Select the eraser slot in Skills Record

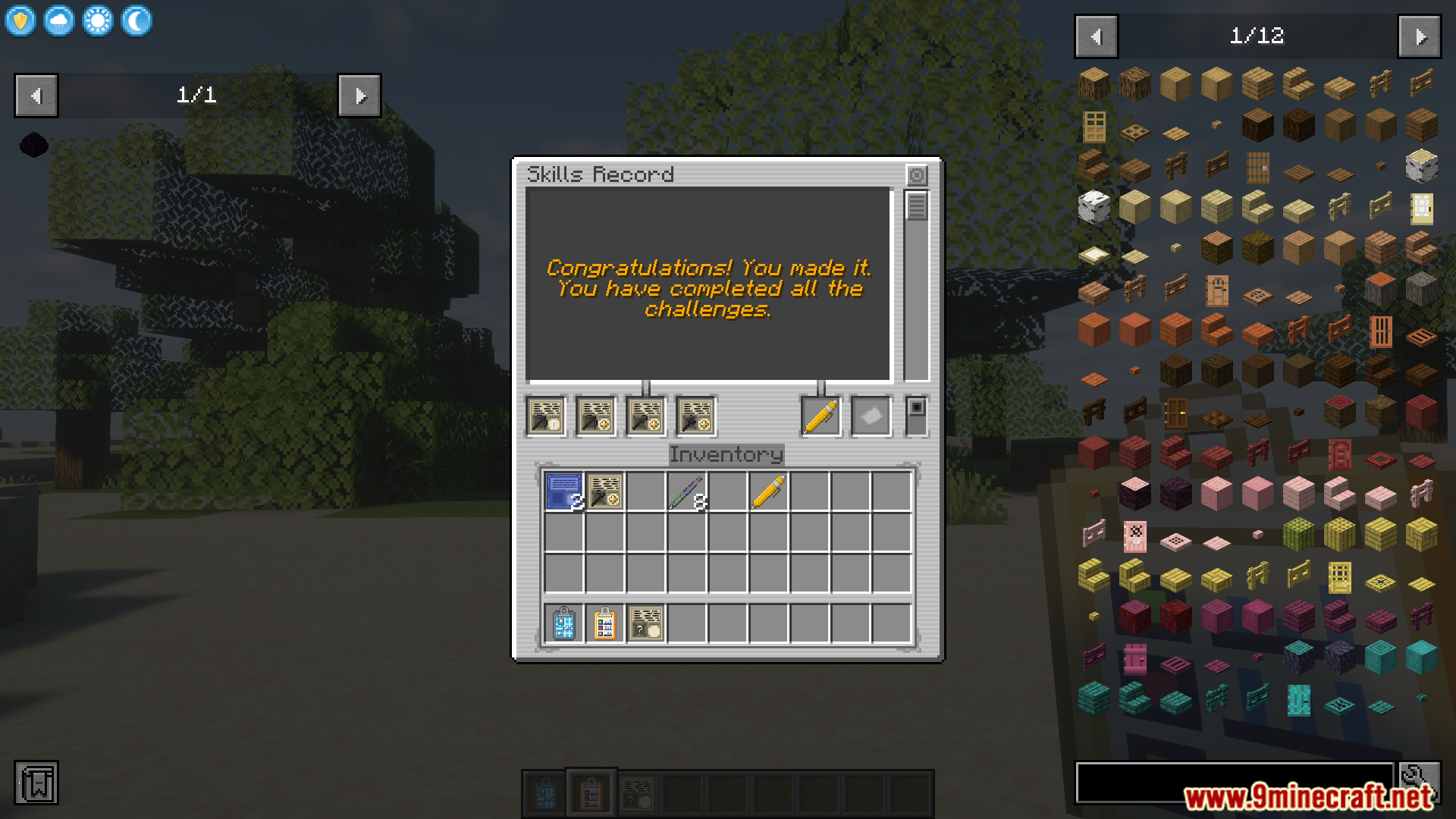click(x=871, y=416)
